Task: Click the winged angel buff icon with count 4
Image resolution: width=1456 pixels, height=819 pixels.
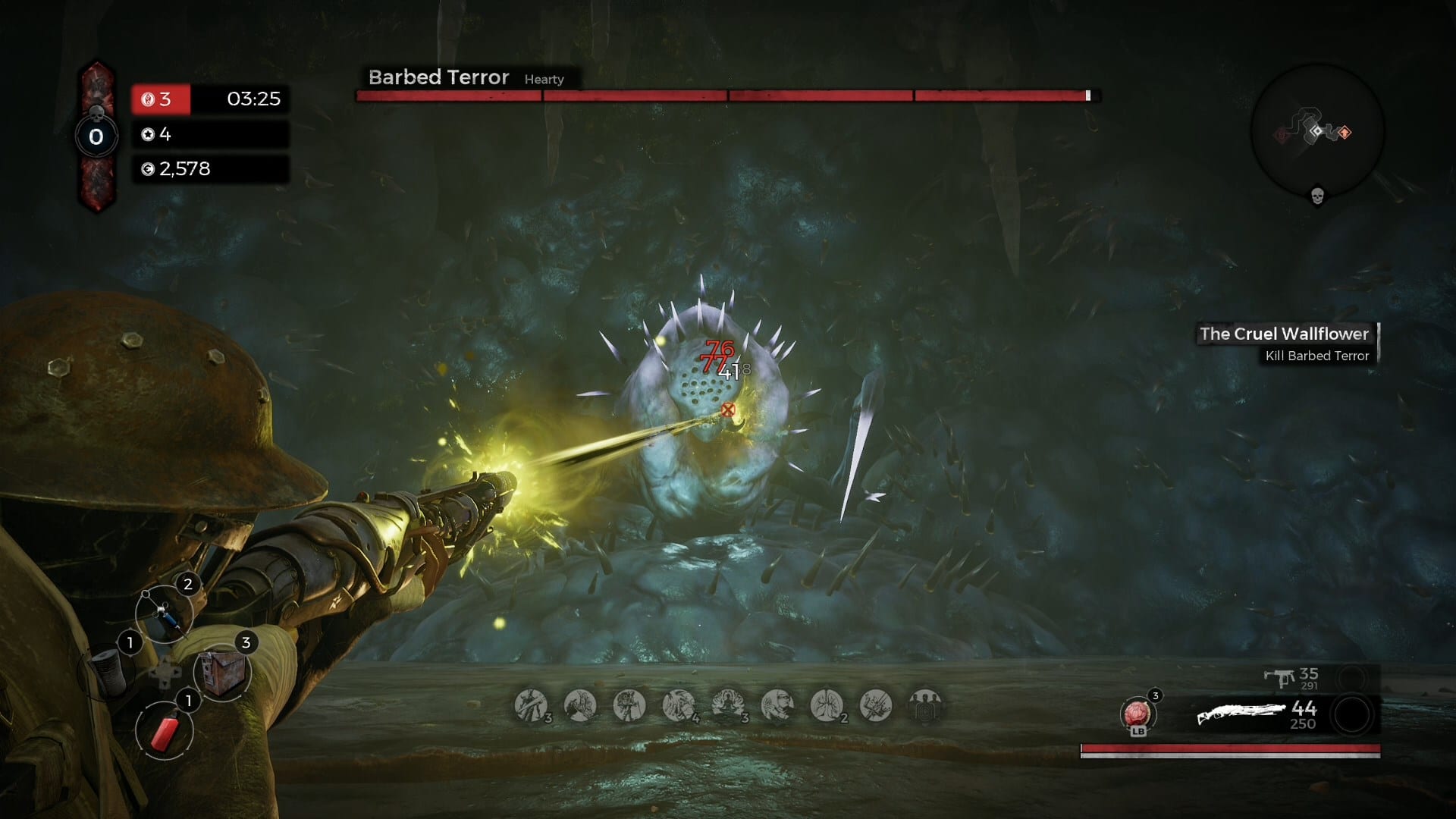Action: click(x=679, y=704)
